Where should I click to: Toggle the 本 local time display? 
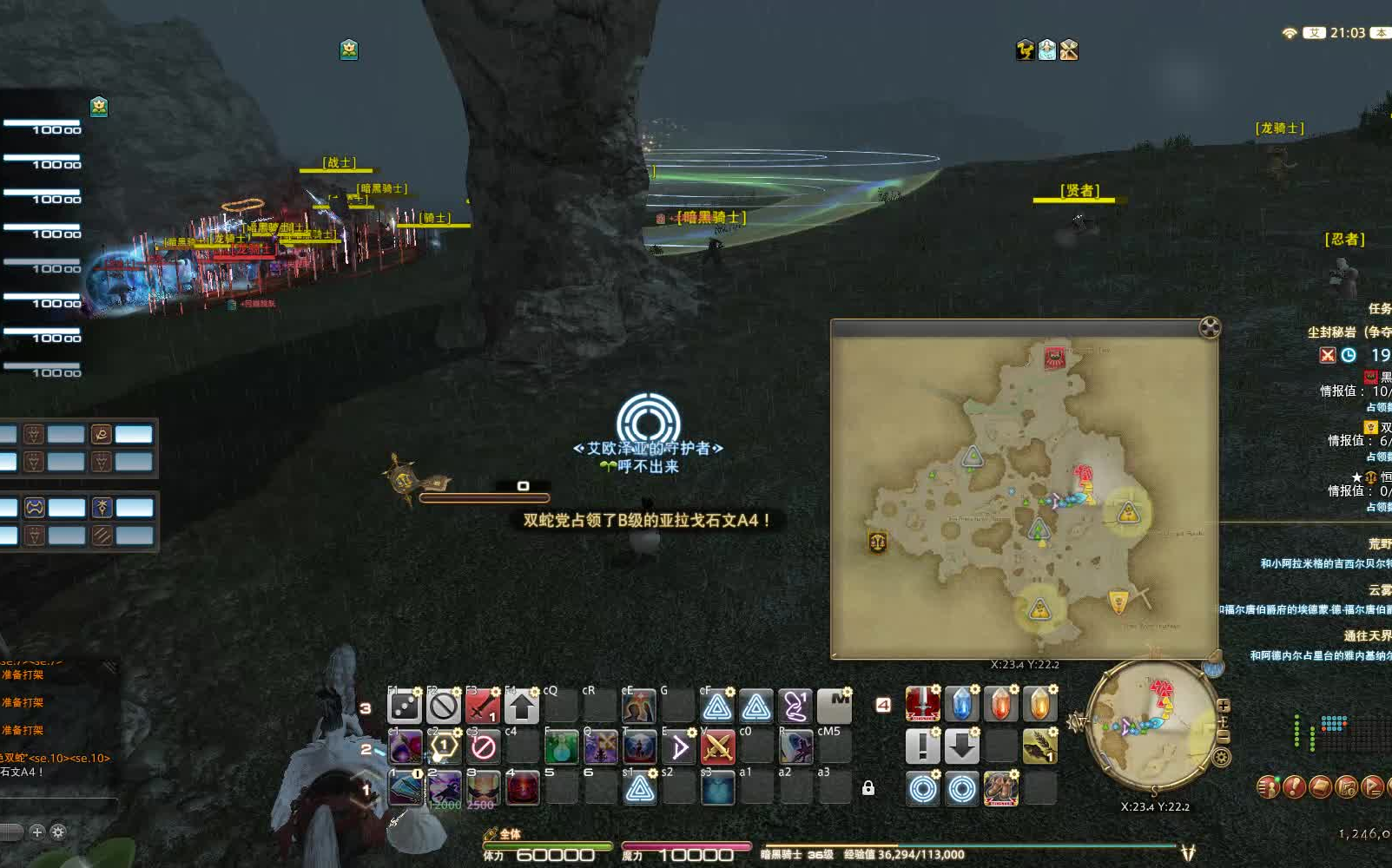(x=1380, y=34)
